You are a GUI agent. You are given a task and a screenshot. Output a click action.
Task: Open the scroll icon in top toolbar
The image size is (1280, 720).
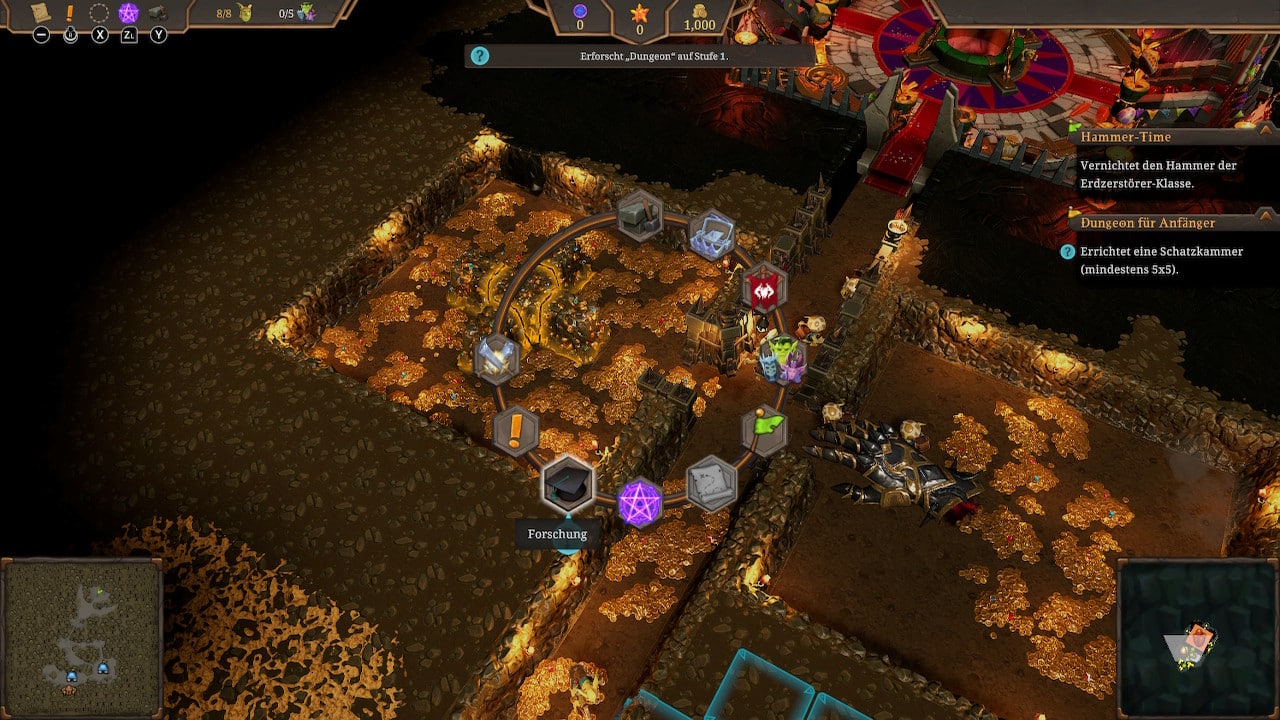click(x=41, y=13)
